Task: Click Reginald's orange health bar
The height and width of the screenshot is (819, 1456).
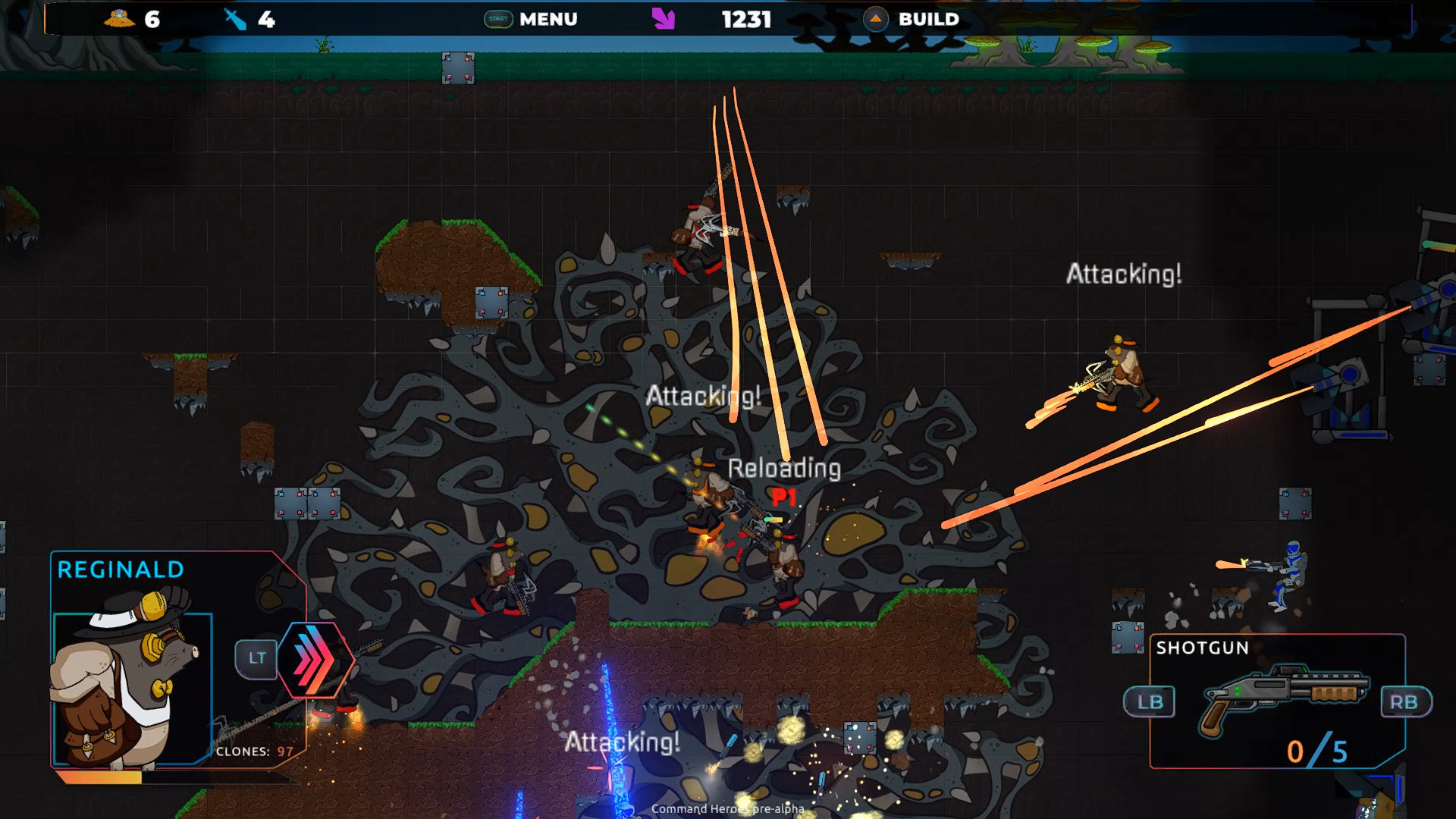Action: pos(99,777)
